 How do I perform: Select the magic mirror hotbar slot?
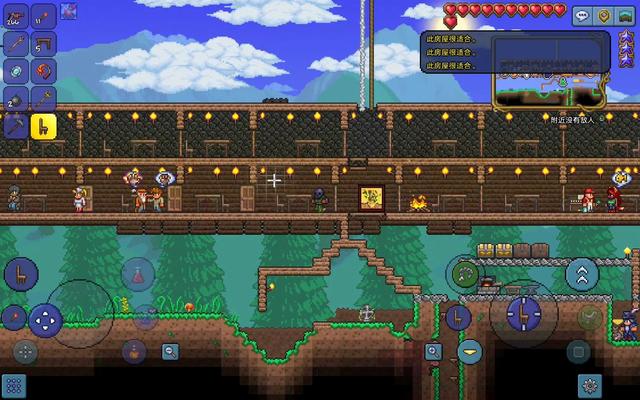point(16,70)
